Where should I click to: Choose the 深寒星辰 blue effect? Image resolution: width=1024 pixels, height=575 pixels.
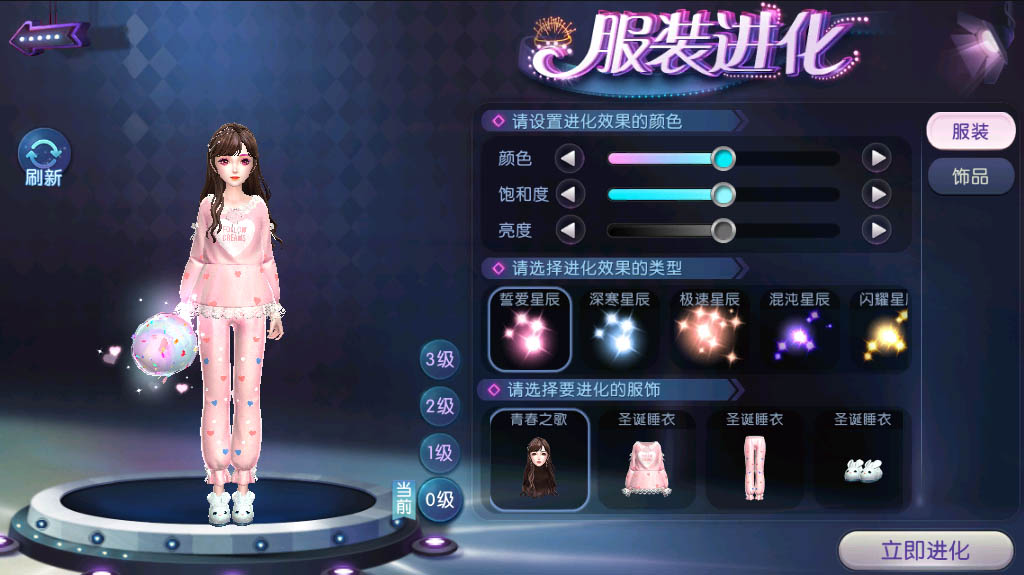619,329
